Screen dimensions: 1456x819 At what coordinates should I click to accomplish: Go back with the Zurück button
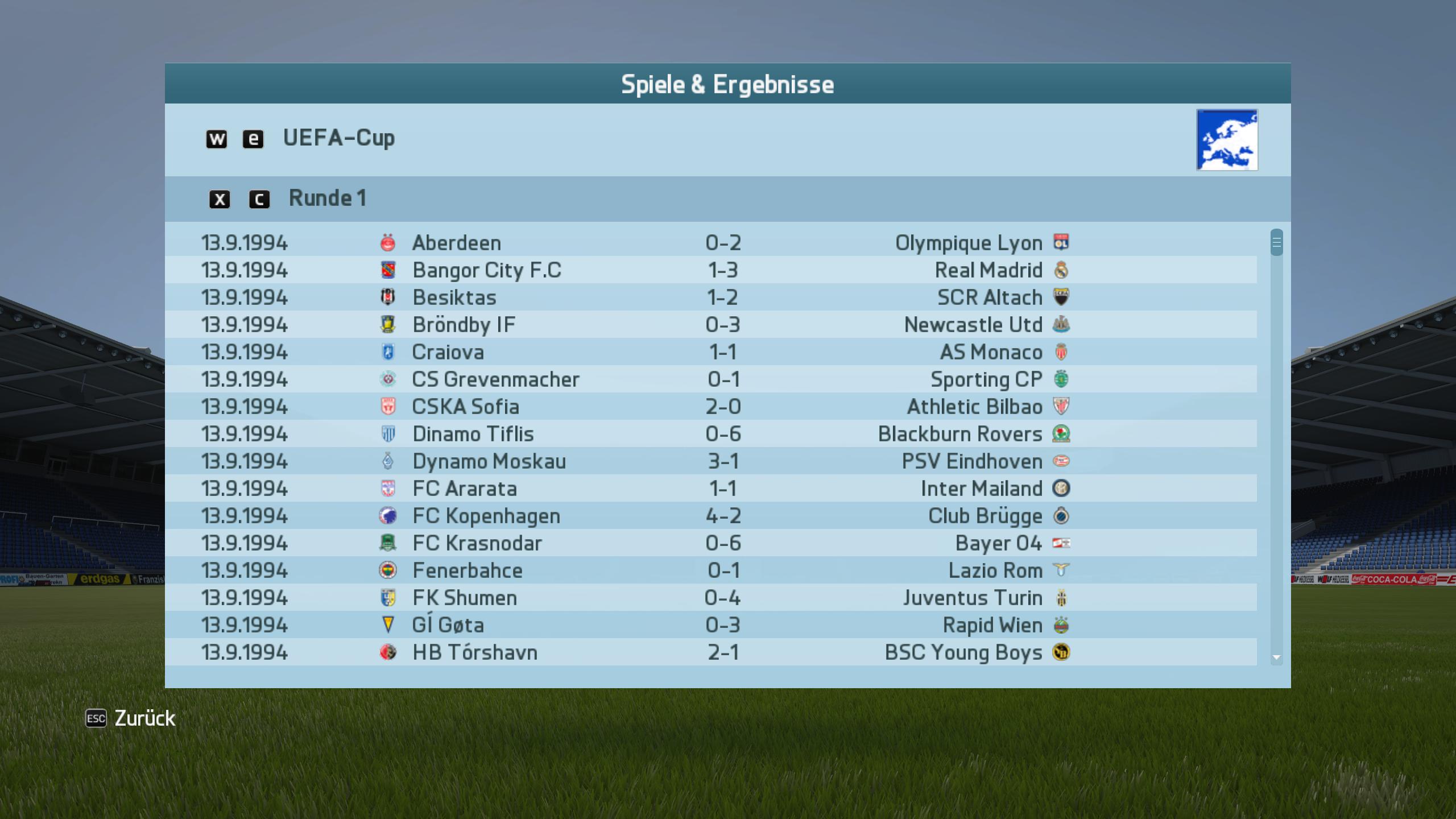[144, 718]
